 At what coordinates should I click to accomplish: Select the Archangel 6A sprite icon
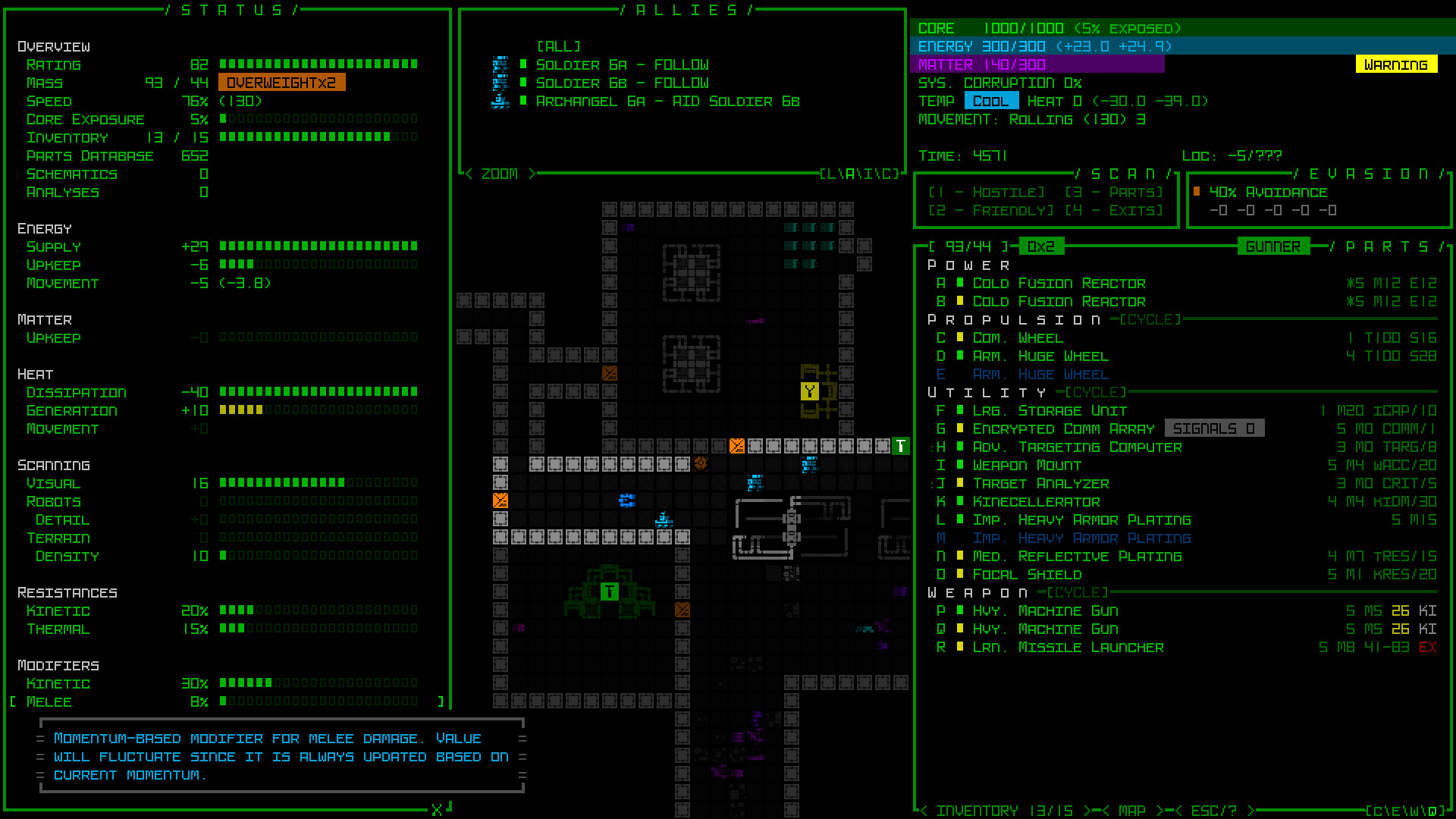pos(500,99)
